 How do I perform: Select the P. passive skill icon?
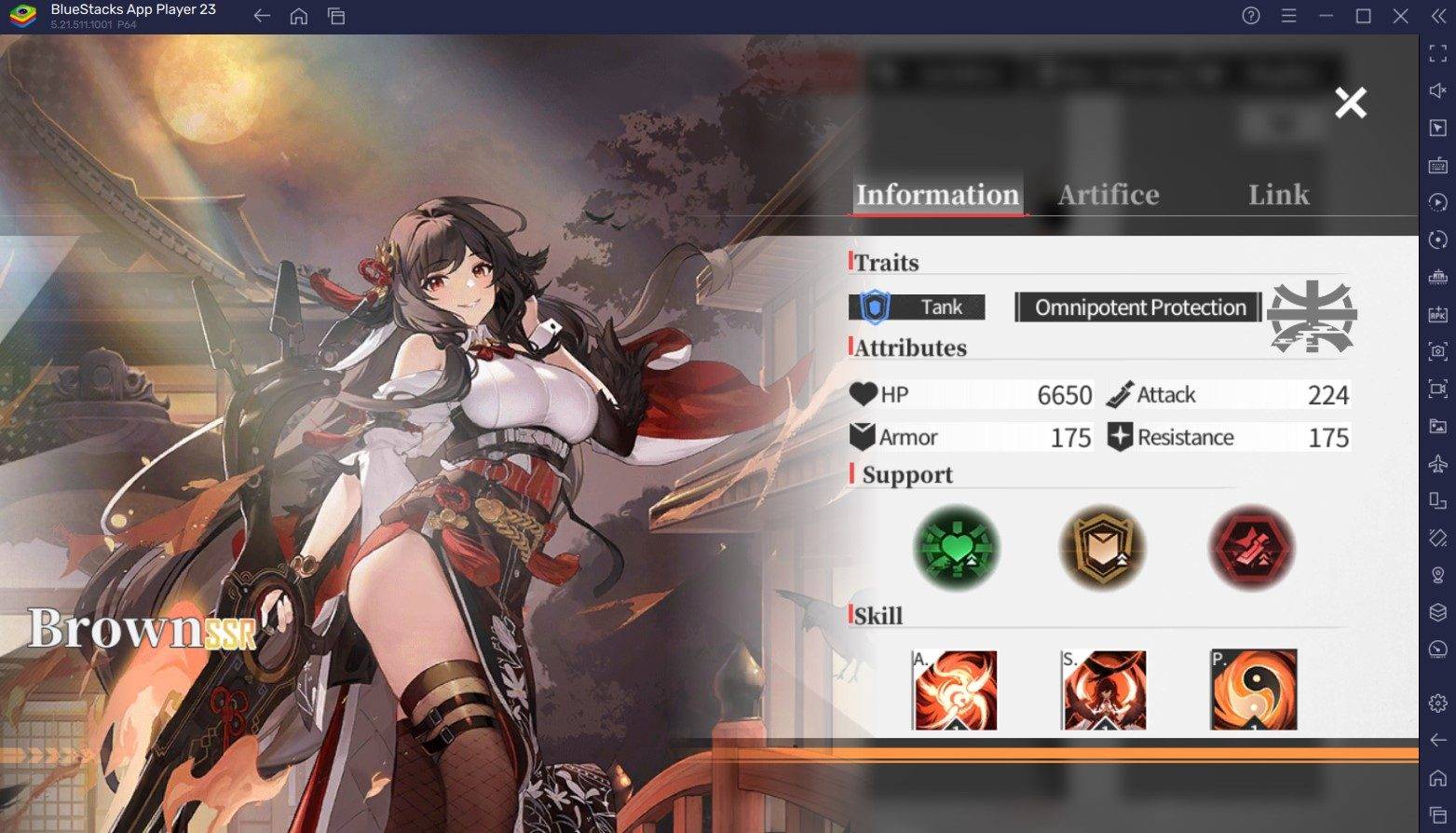(1253, 690)
